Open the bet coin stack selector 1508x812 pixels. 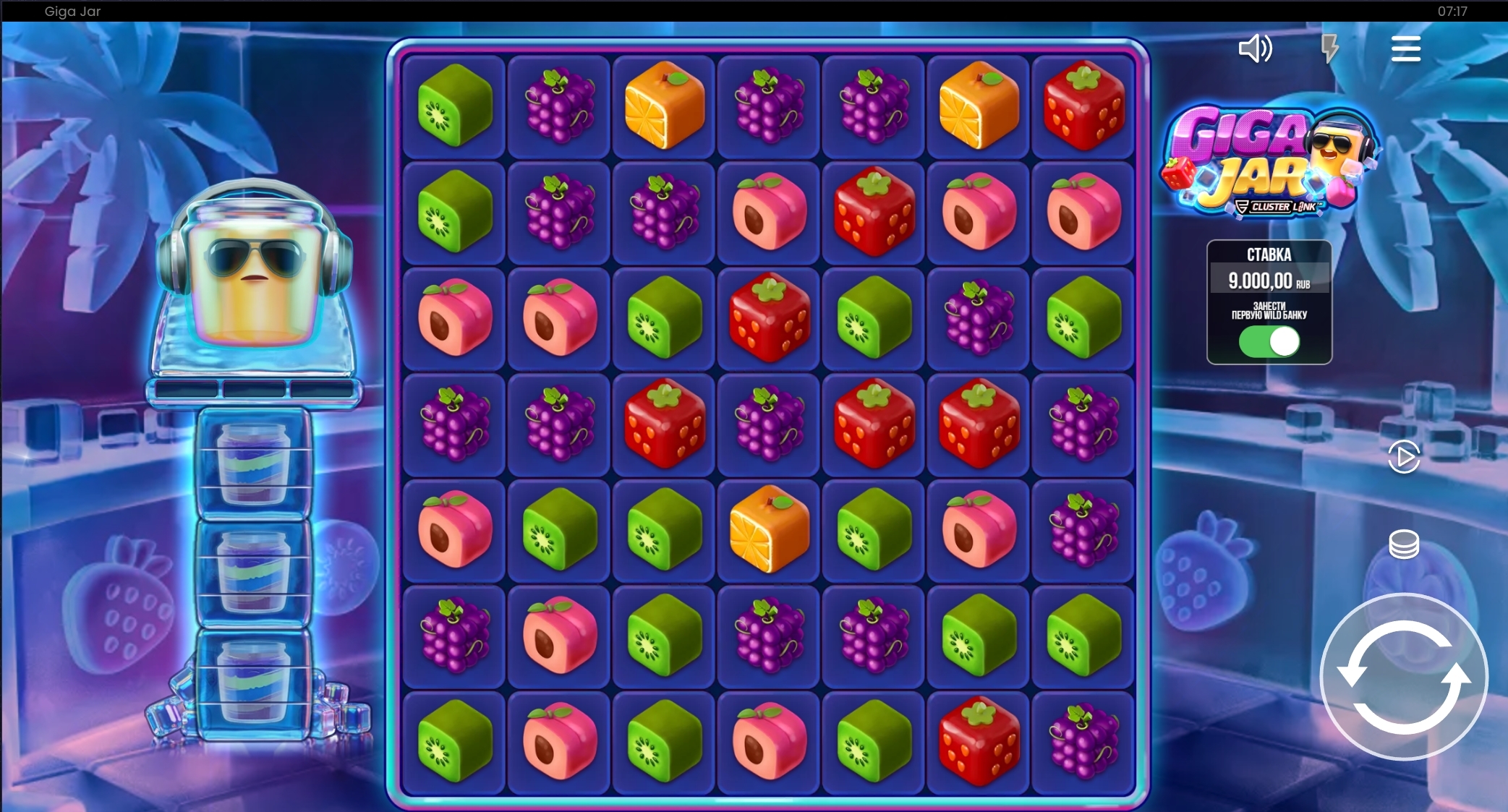pyautogui.click(x=1404, y=544)
